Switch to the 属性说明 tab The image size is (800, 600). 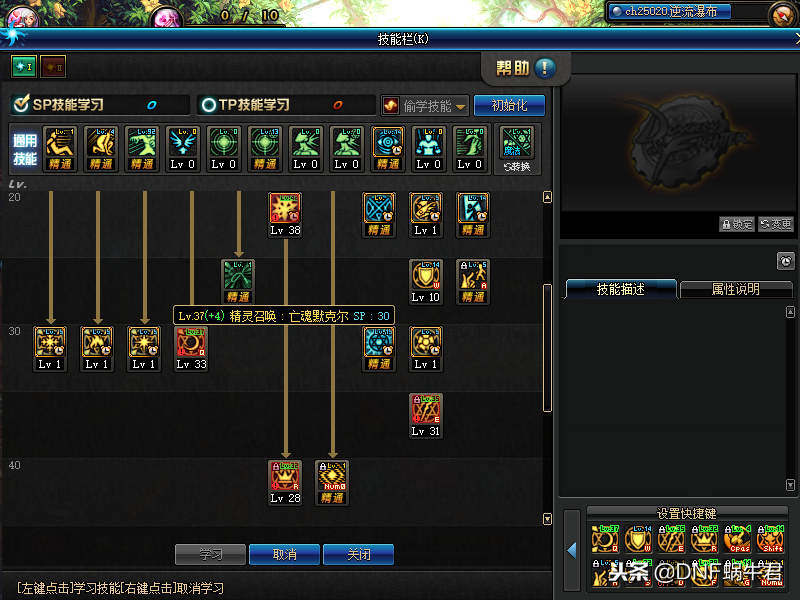pos(735,289)
